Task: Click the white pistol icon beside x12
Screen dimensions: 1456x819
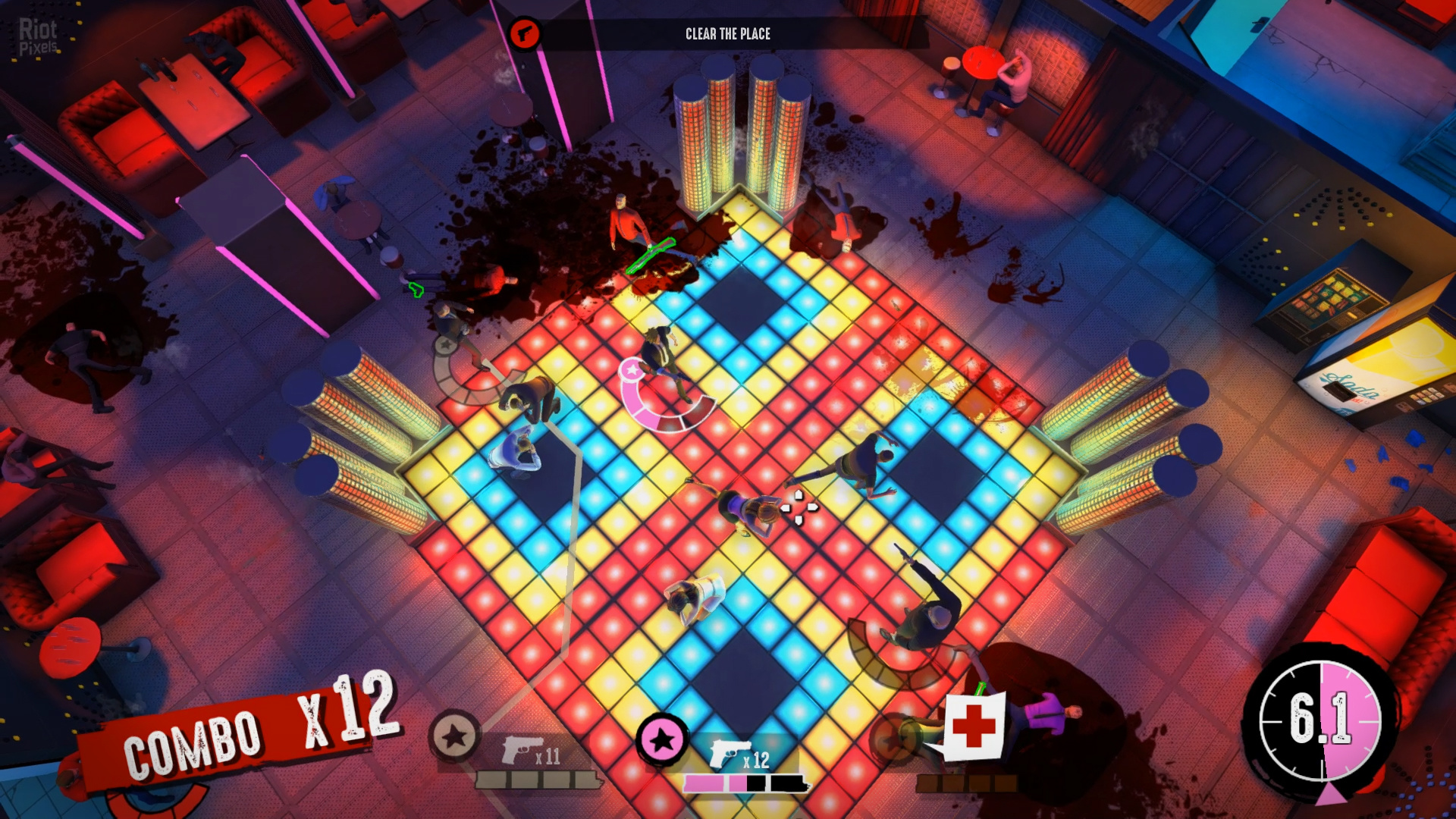Action: [730, 753]
